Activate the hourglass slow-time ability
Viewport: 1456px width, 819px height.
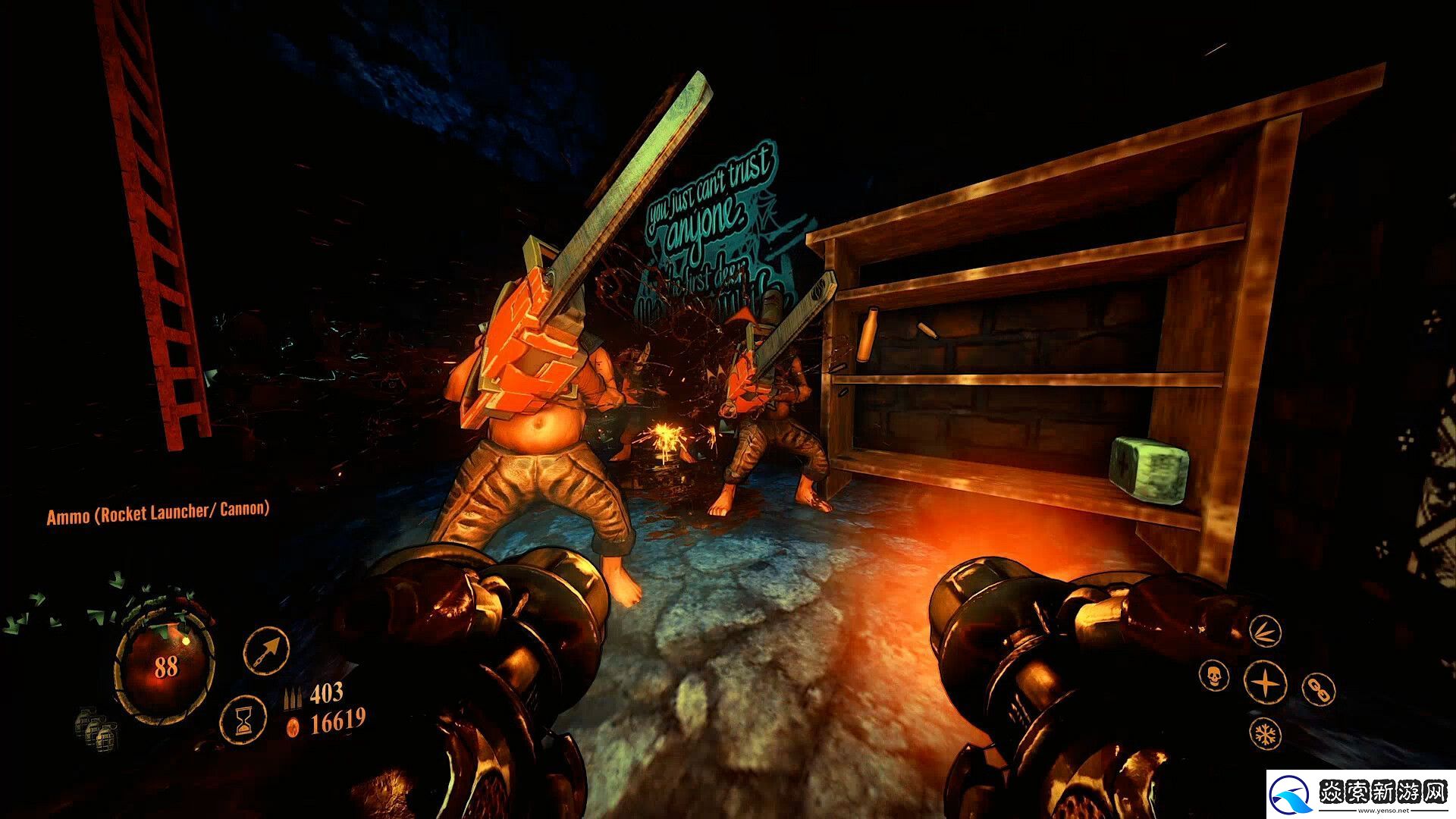coord(243,717)
